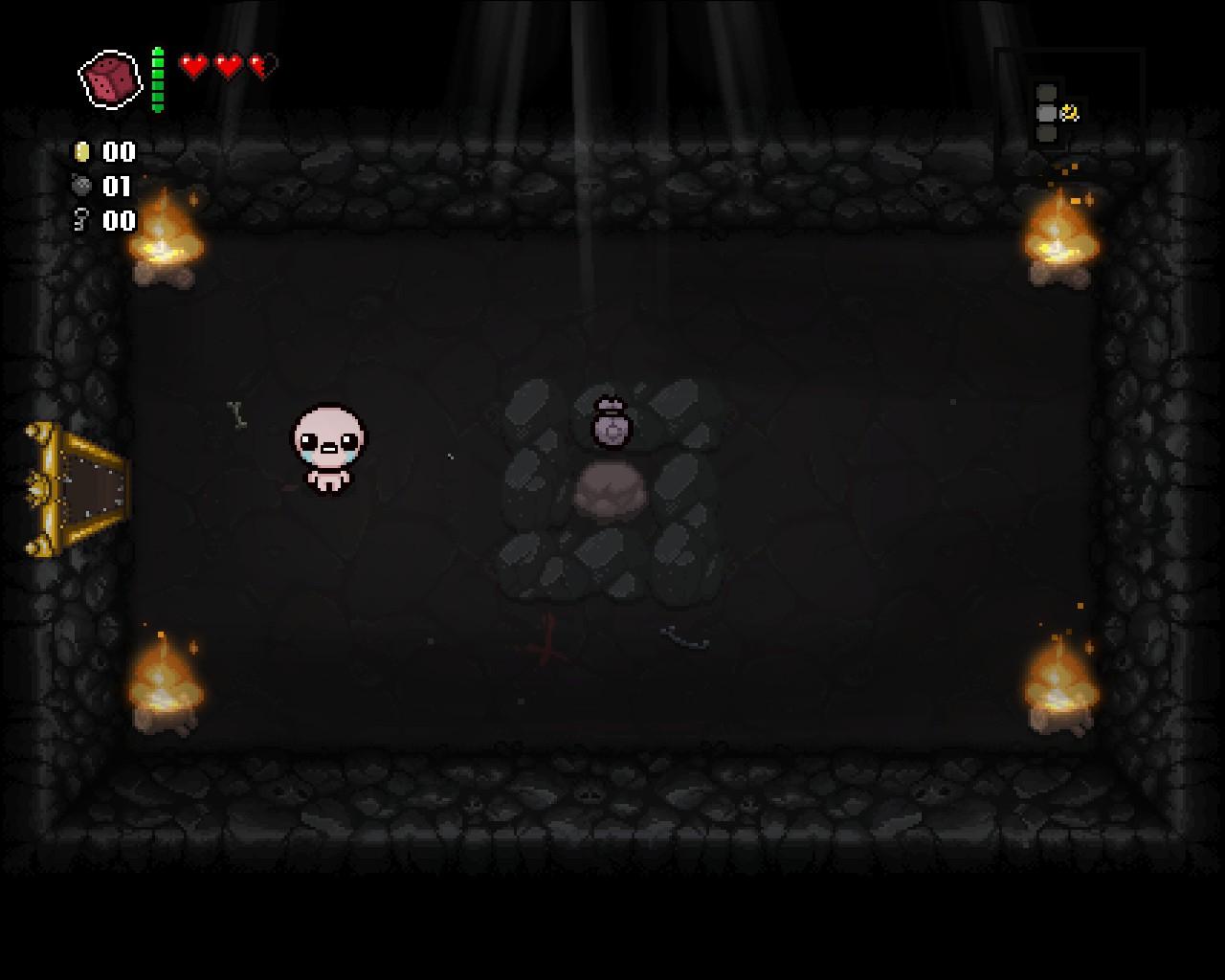Click the bomb counter icon
1225x980 pixels.
click(x=81, y=186)
